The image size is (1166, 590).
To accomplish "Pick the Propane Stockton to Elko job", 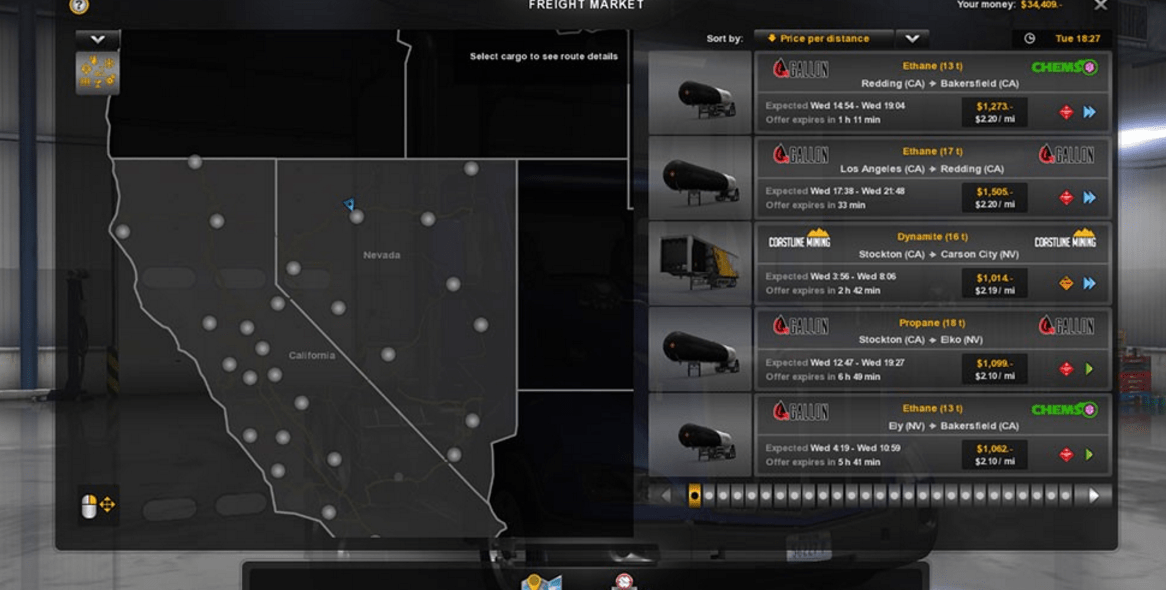I will pyautogui.click(x=932, y=349).
